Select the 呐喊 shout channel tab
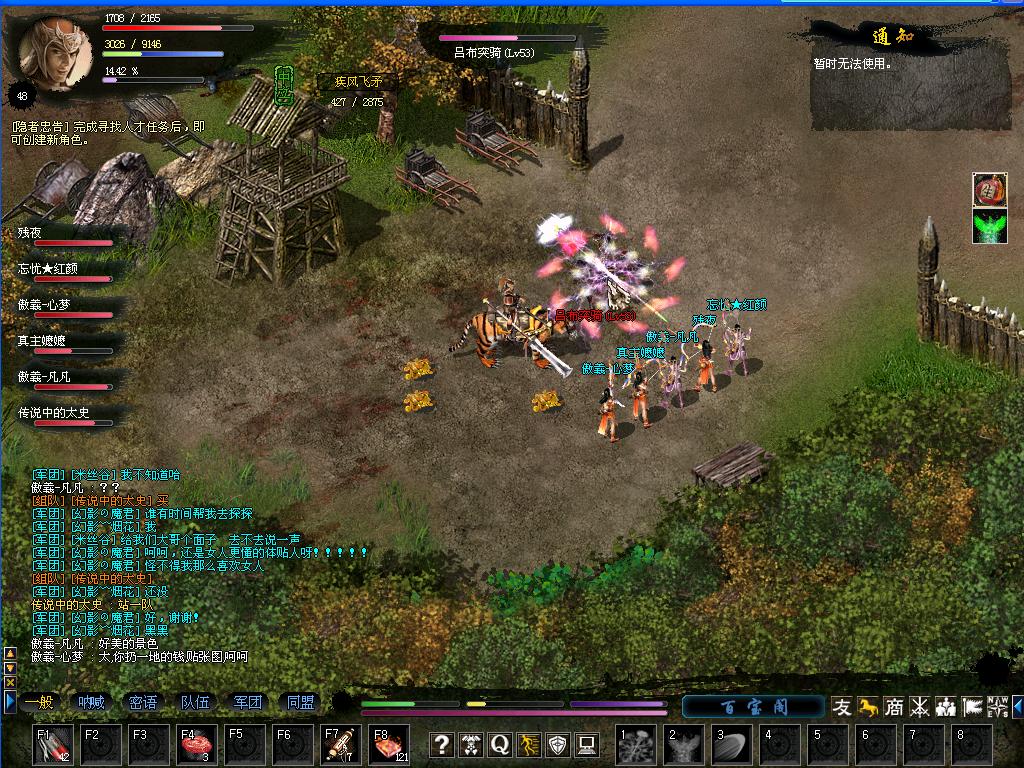 pos(91,703)
